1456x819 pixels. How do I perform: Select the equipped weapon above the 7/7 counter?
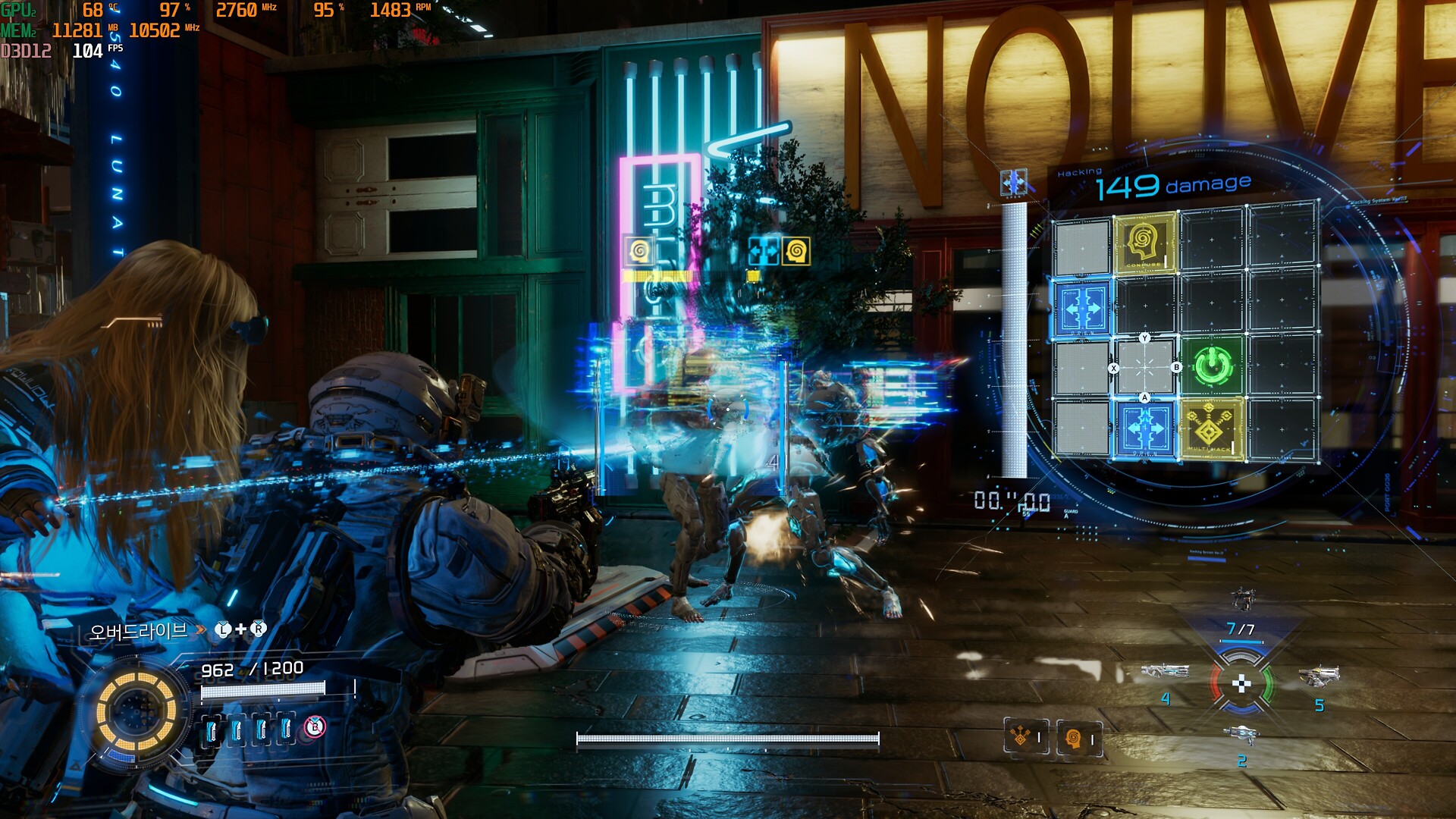coord(1242,599)
